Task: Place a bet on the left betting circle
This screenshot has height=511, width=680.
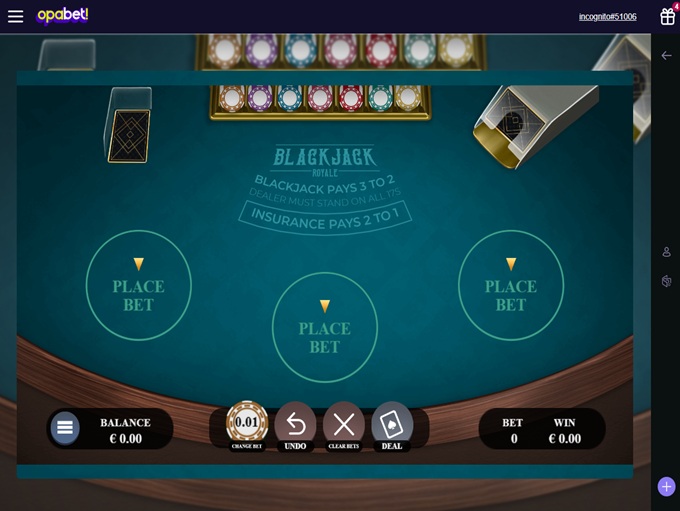Action: pyautogui.click(x=138, y=285)
